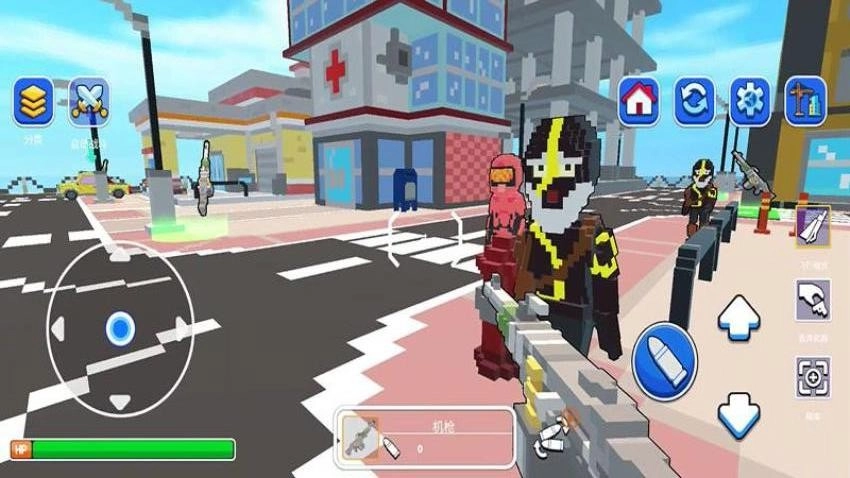Tap the hand weapon-switch icon
This screenshot has height=478, width=850.
coord(813,300)
